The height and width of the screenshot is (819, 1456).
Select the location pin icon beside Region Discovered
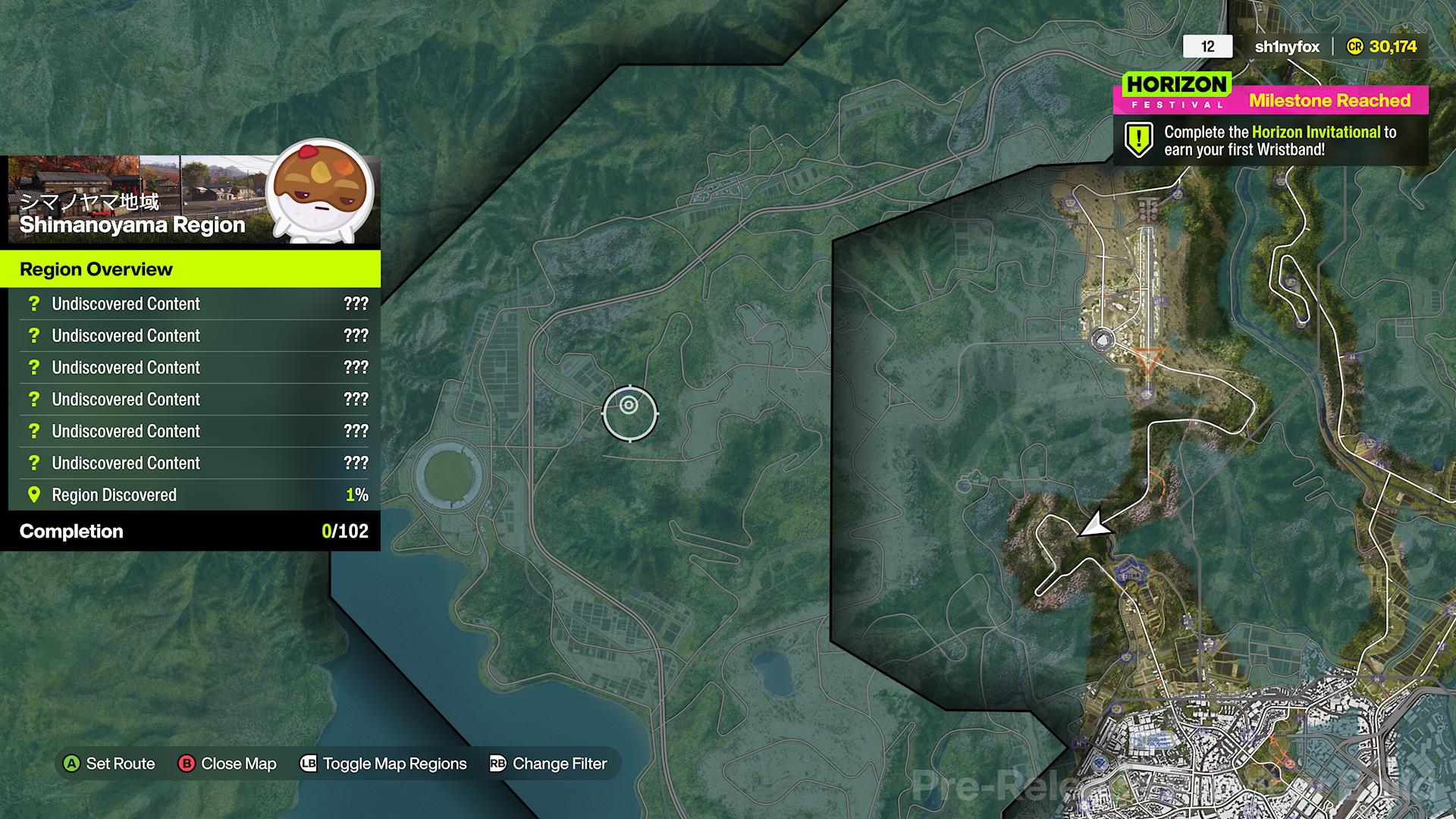tap(33, 494)
